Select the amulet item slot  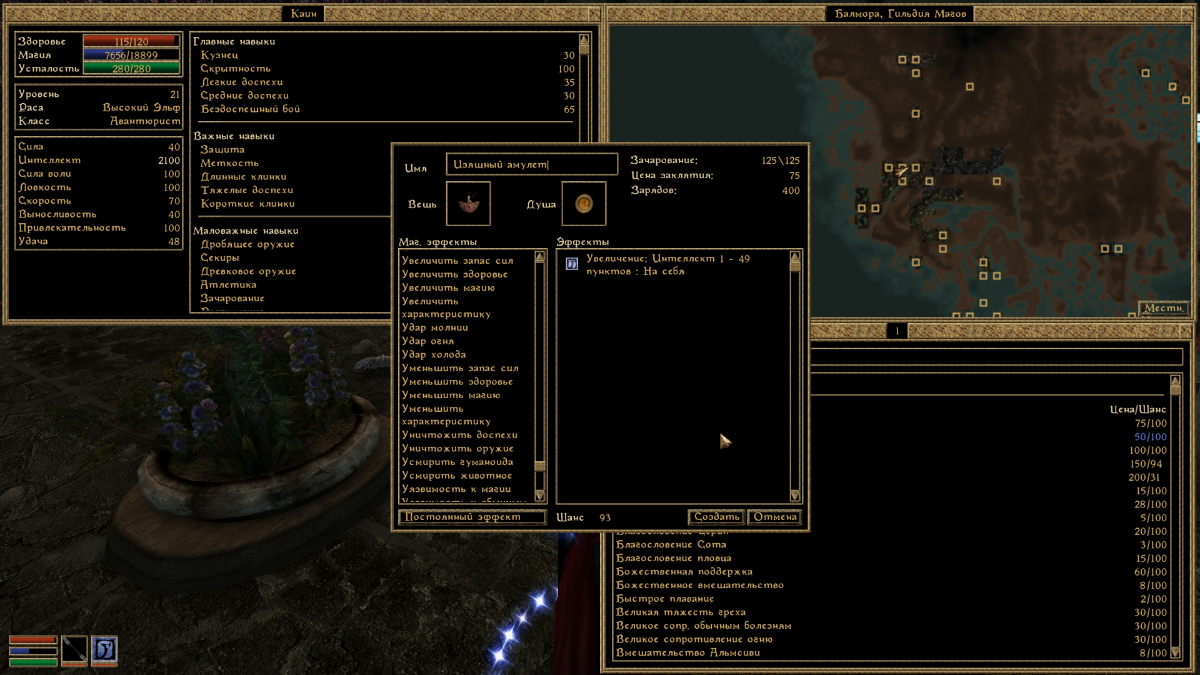[468, 204]
